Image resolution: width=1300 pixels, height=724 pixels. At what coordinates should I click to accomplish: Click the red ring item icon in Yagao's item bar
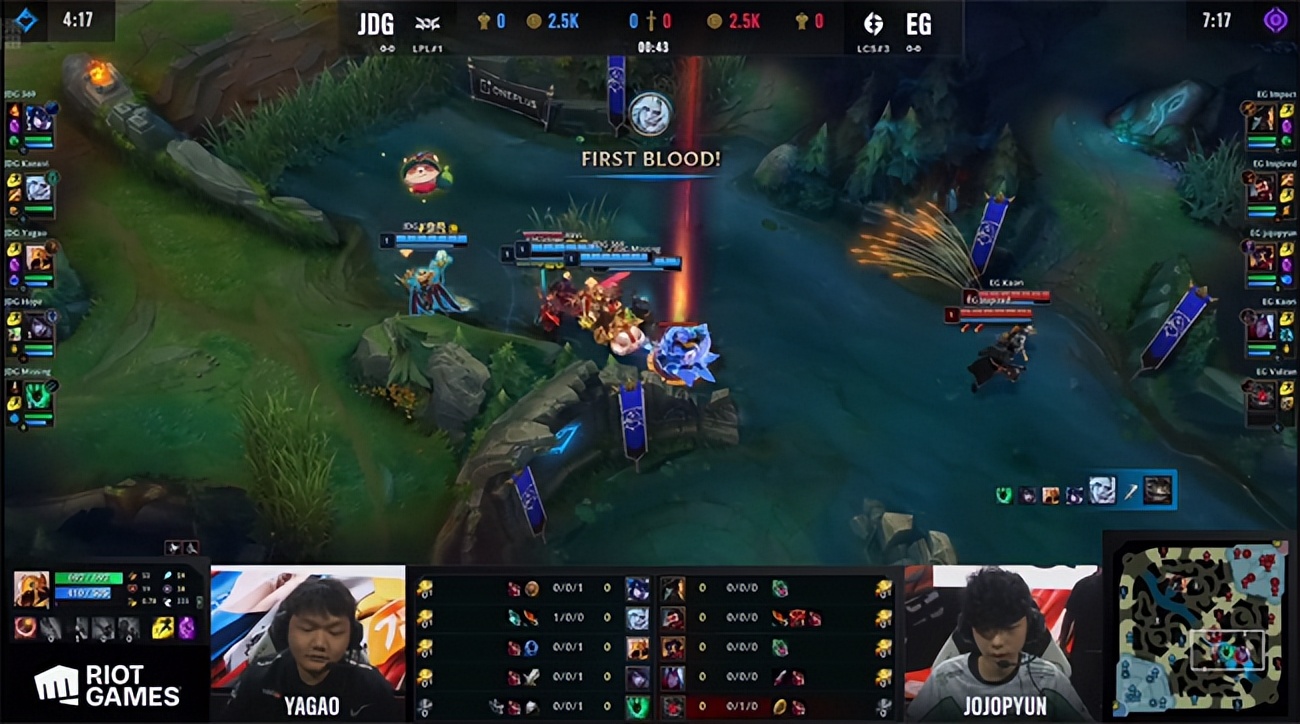point(26,628)
